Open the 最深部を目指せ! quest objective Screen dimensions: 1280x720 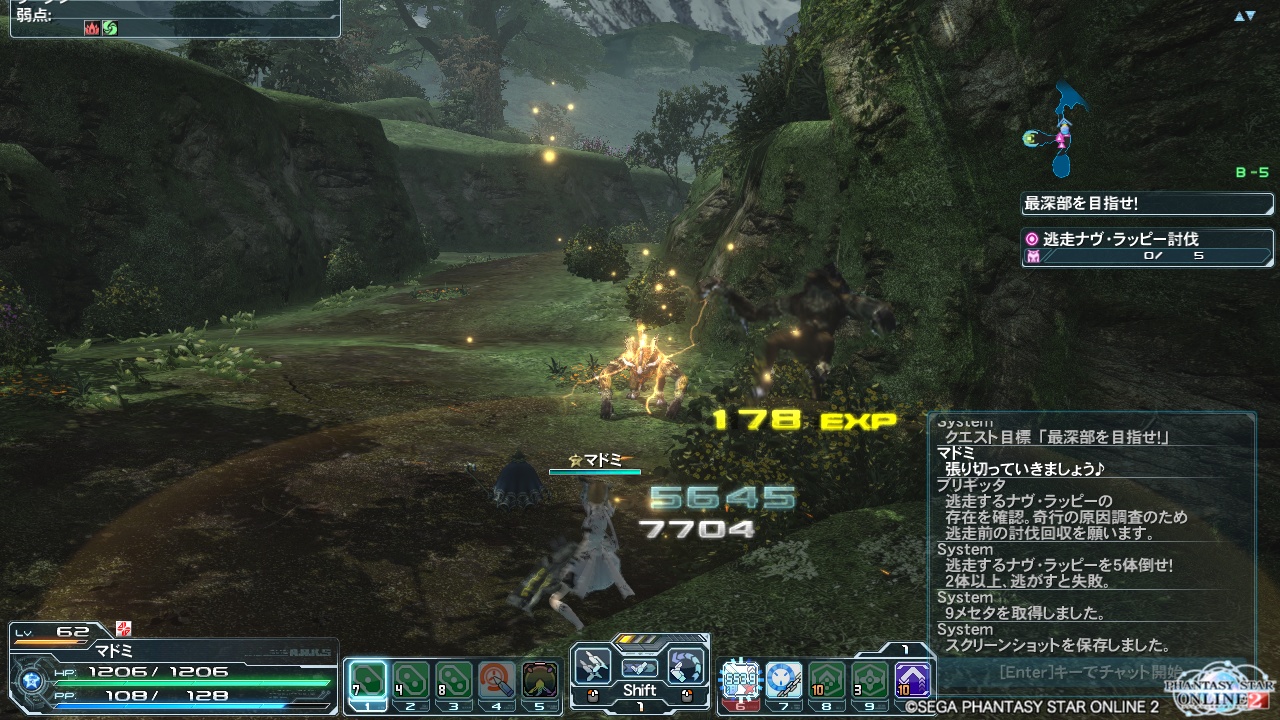click(1147, 204)
